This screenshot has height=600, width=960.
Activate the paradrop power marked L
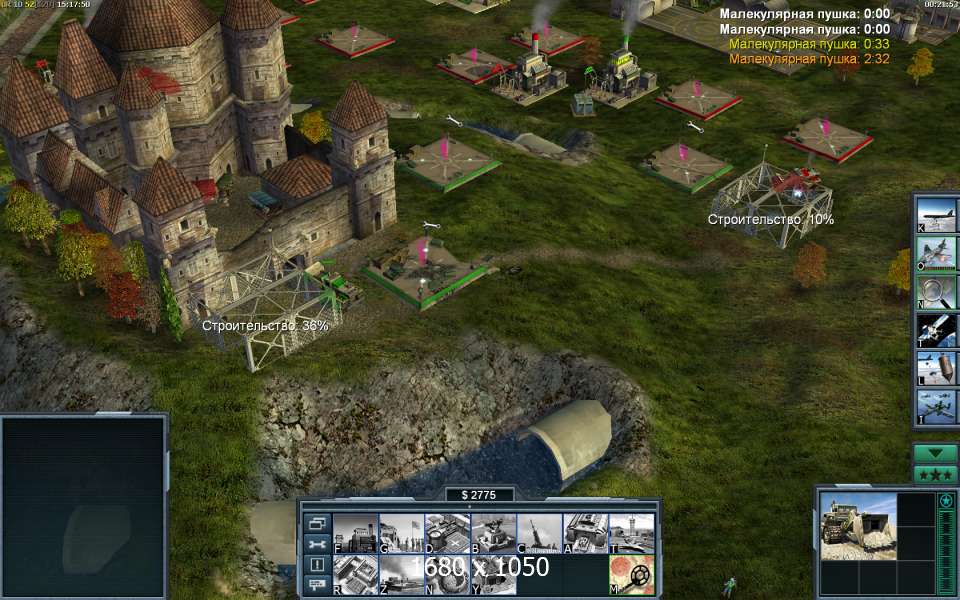pyautogui.click(x=936, y=368)
